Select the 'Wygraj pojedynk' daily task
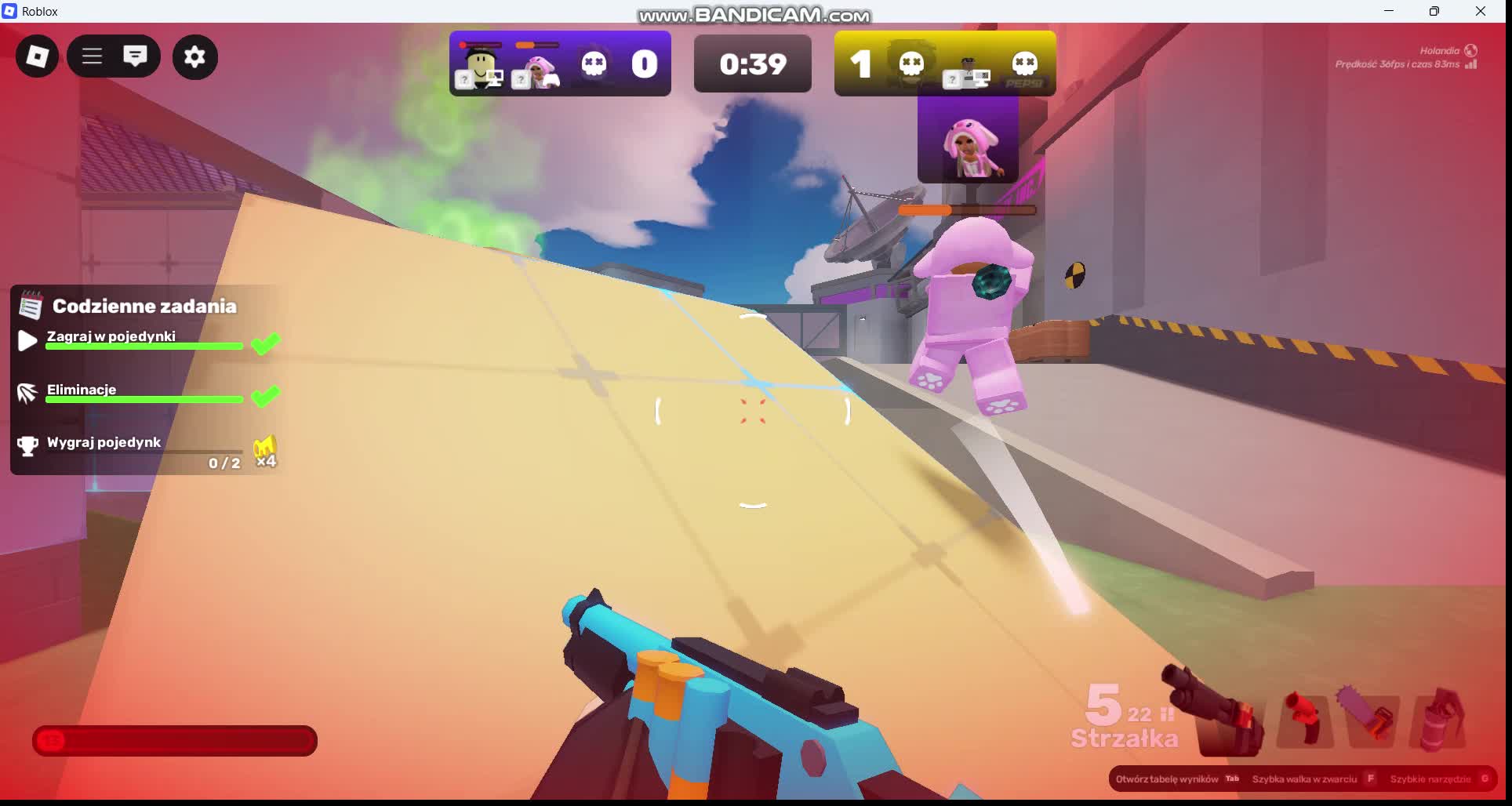This screenshot has height=806, width=1512. coord(104,442)
